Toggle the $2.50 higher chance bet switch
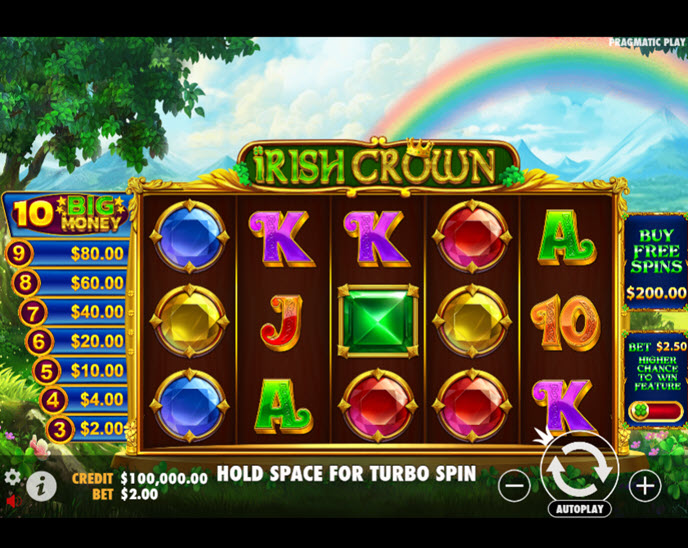Screen dimensions: 688x548 coord(654,412)
